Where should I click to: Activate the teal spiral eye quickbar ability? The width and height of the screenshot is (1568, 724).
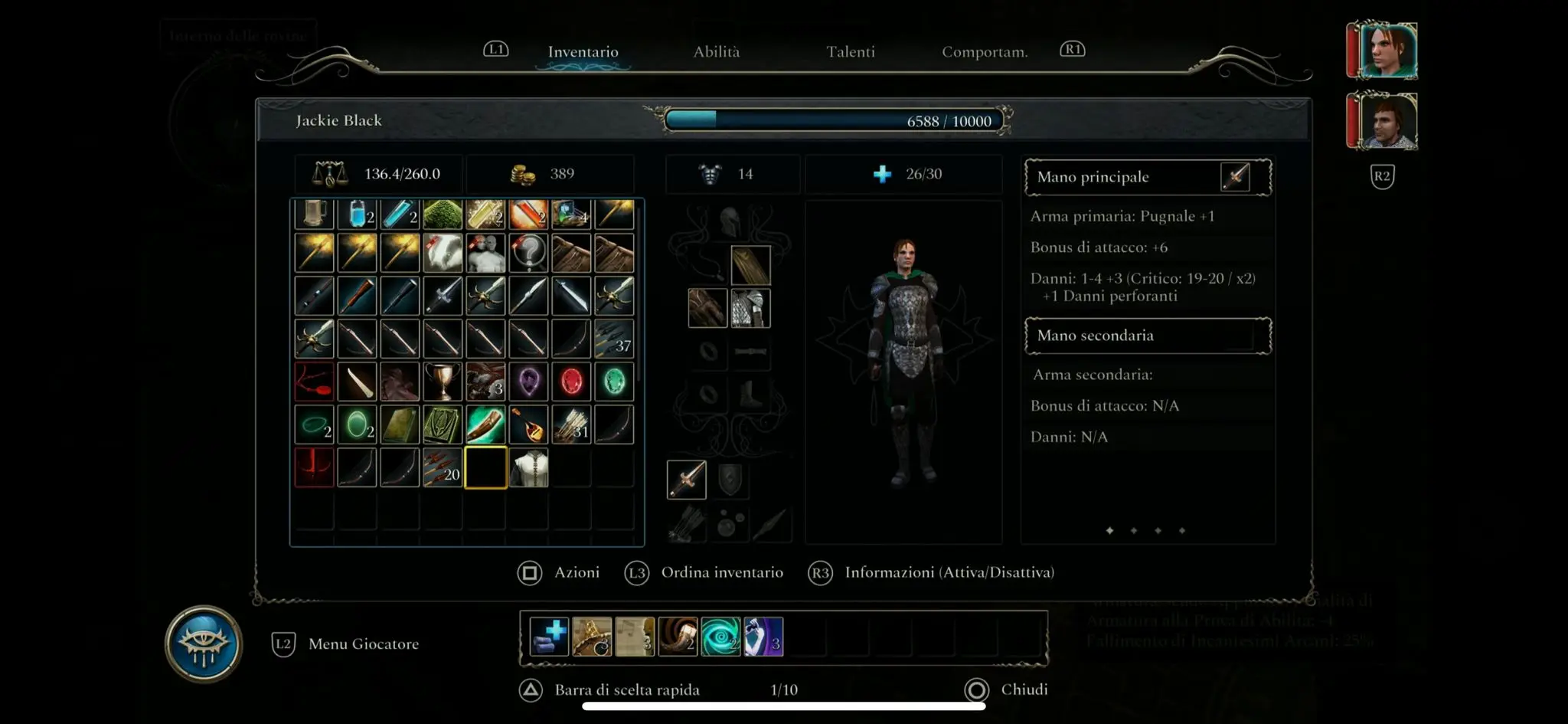click(x=720, y=637)
